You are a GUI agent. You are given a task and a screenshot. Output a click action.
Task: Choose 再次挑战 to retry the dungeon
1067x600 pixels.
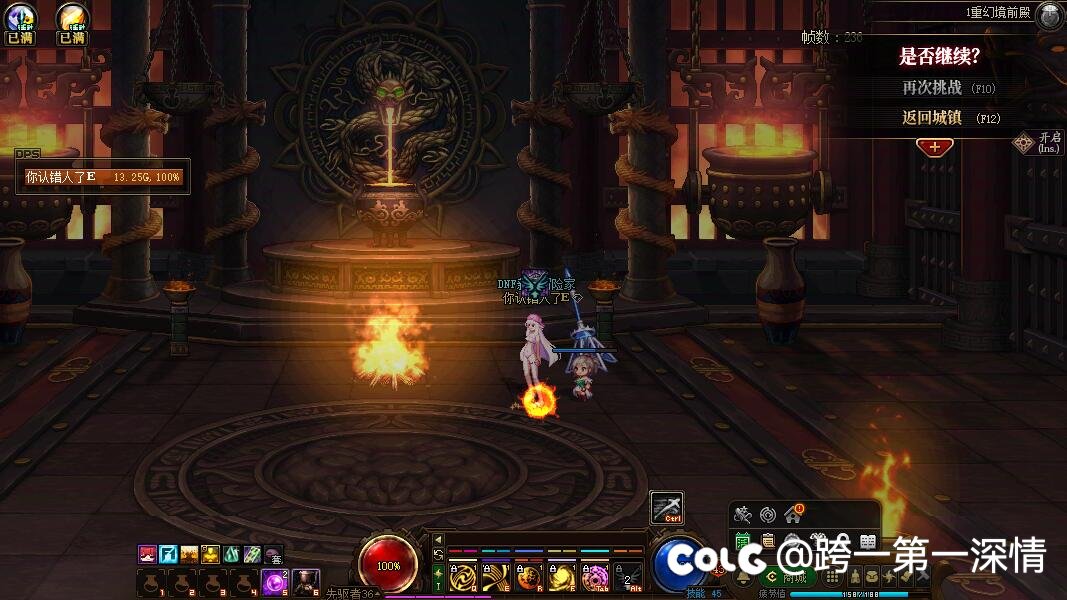pos(948,88)
